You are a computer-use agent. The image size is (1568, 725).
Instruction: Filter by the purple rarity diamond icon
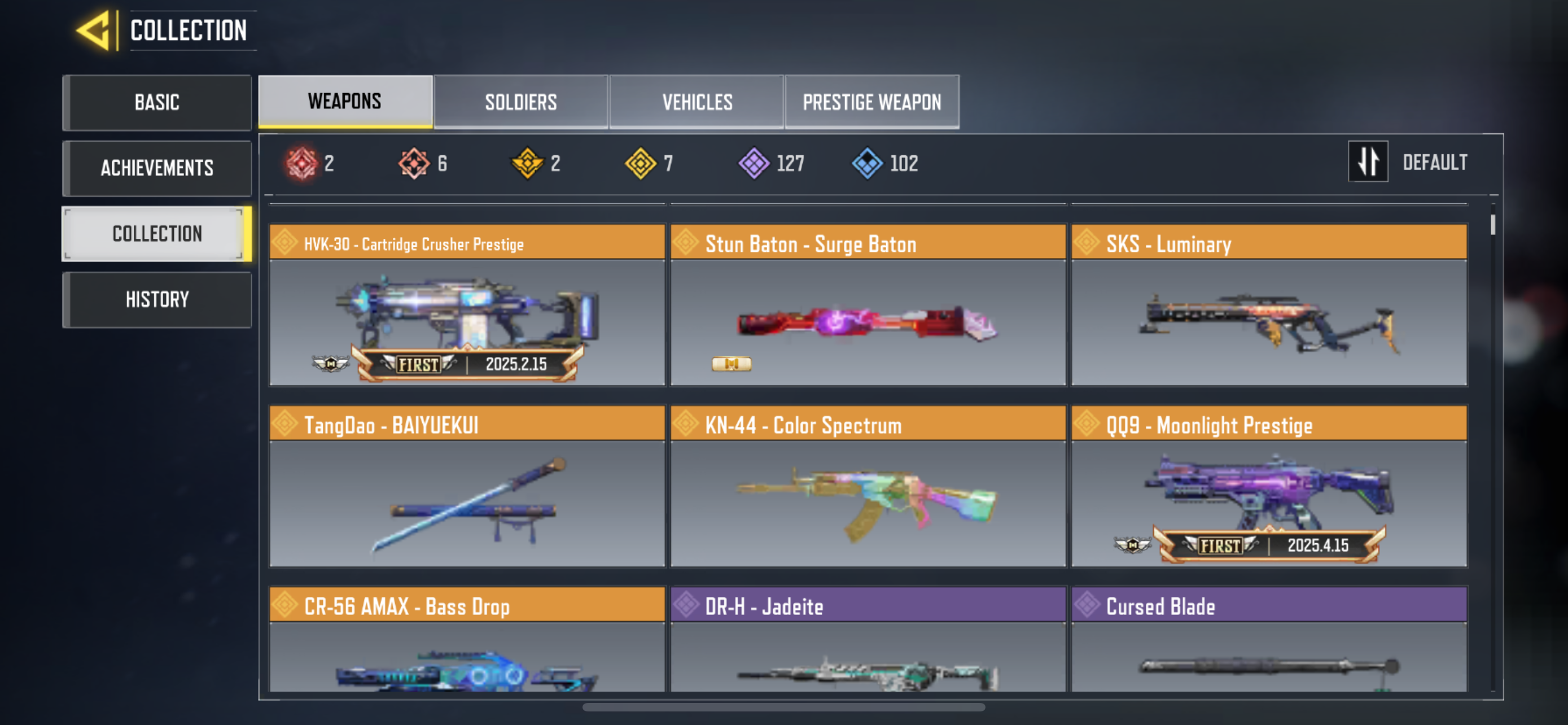click(x=754, y=163)
